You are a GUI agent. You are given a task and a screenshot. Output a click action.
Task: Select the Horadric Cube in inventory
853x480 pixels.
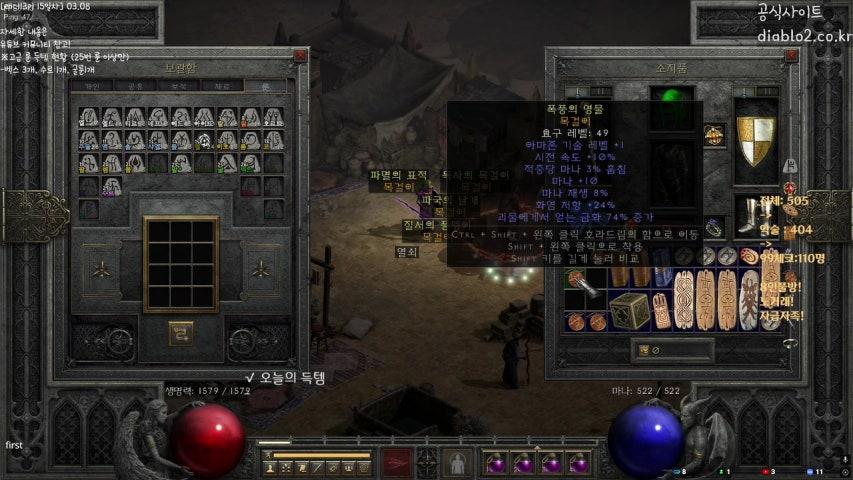tap(628, 308)
